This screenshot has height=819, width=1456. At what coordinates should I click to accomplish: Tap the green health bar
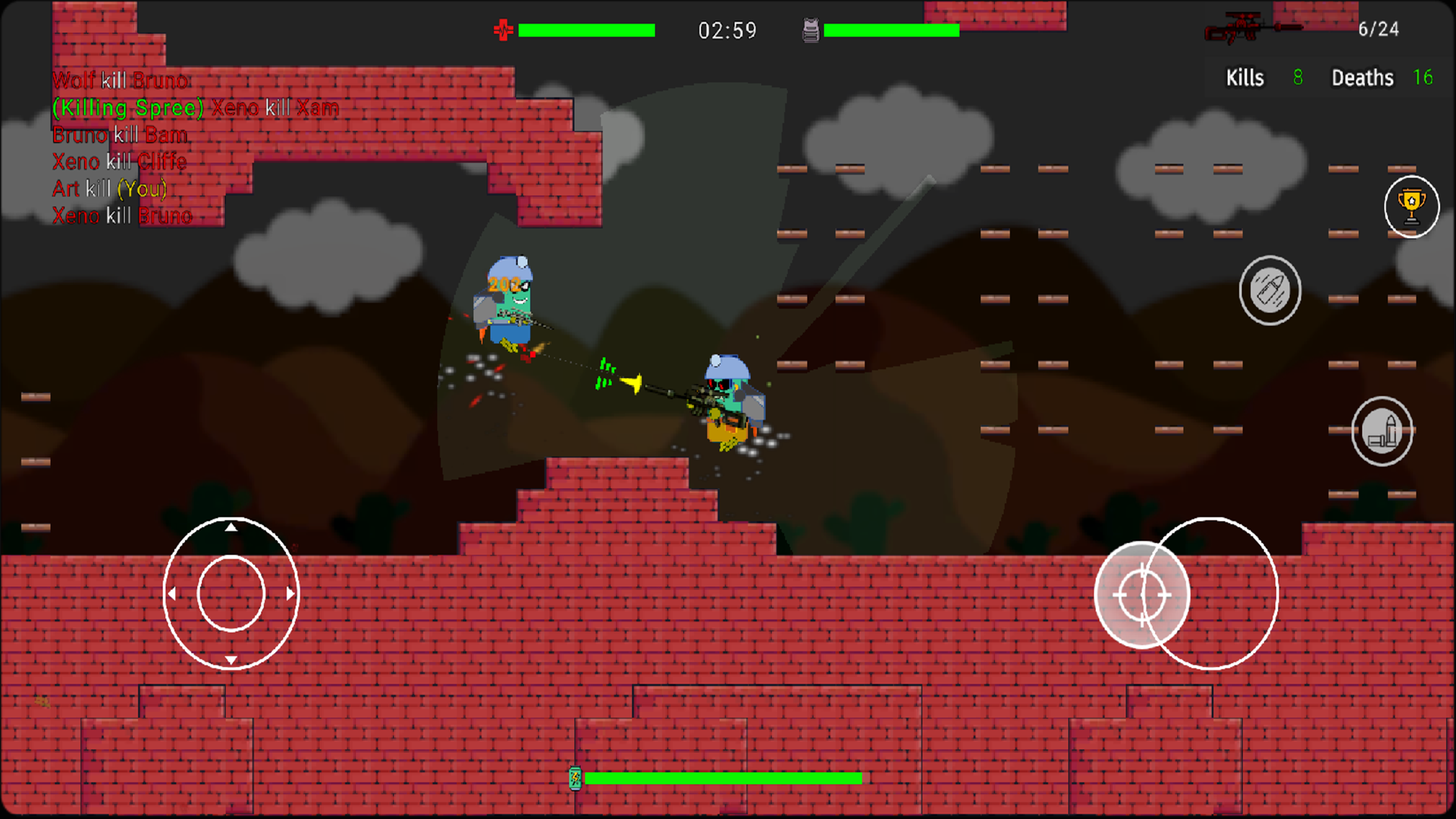point(586,30)
